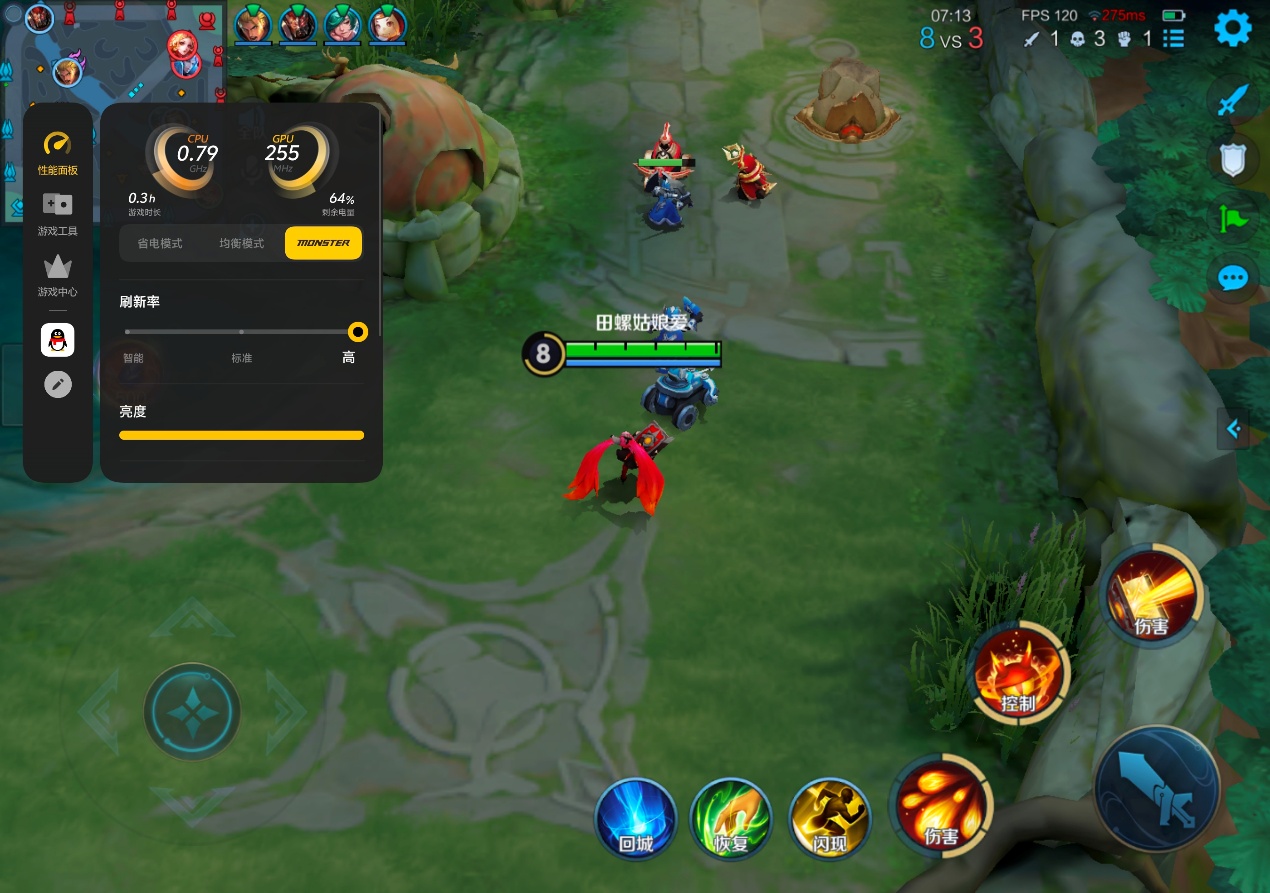Image resolution: width=1270 pixels, height=893 pixels.
Task: Use the 恢复 heal spell
Action: (731, 817)
